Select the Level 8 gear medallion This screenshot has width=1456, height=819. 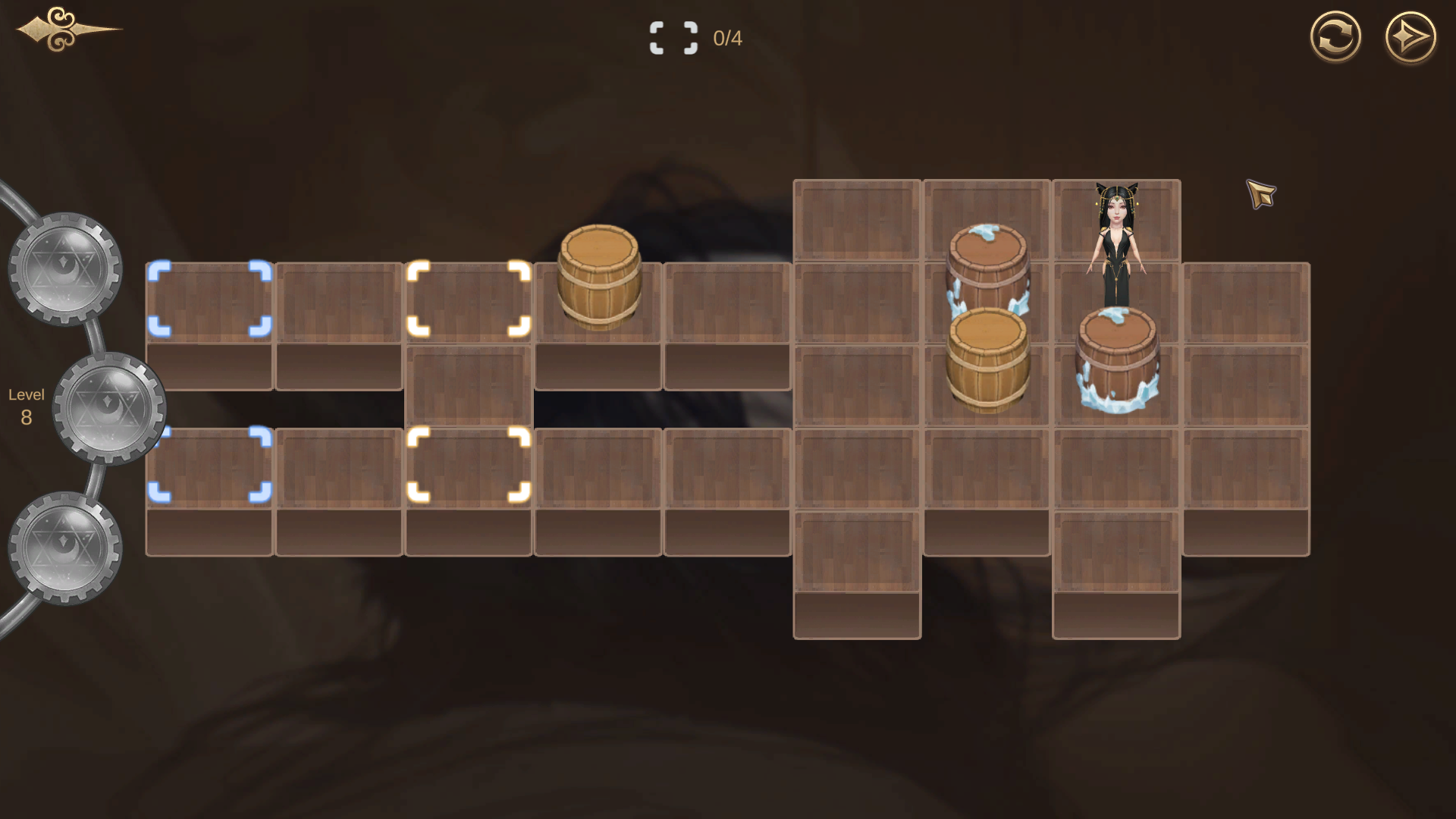[x=109, y=408]
